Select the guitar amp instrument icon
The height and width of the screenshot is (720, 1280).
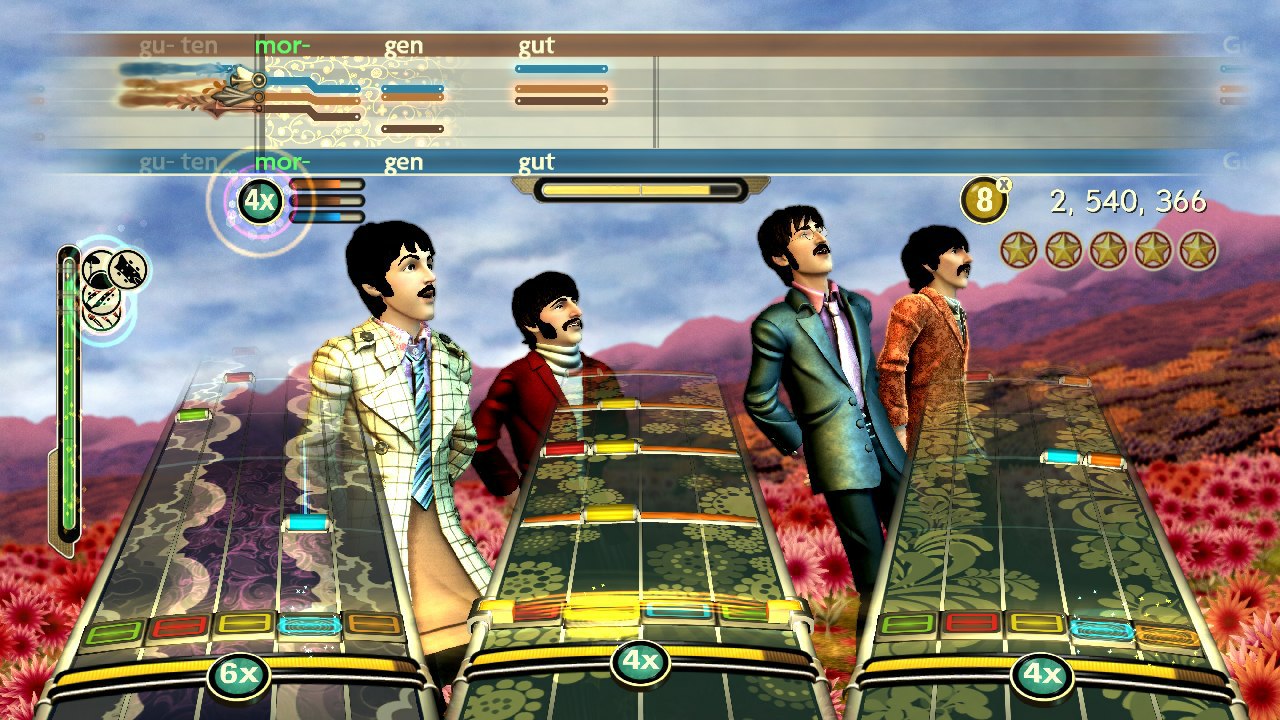click(127, 270)
